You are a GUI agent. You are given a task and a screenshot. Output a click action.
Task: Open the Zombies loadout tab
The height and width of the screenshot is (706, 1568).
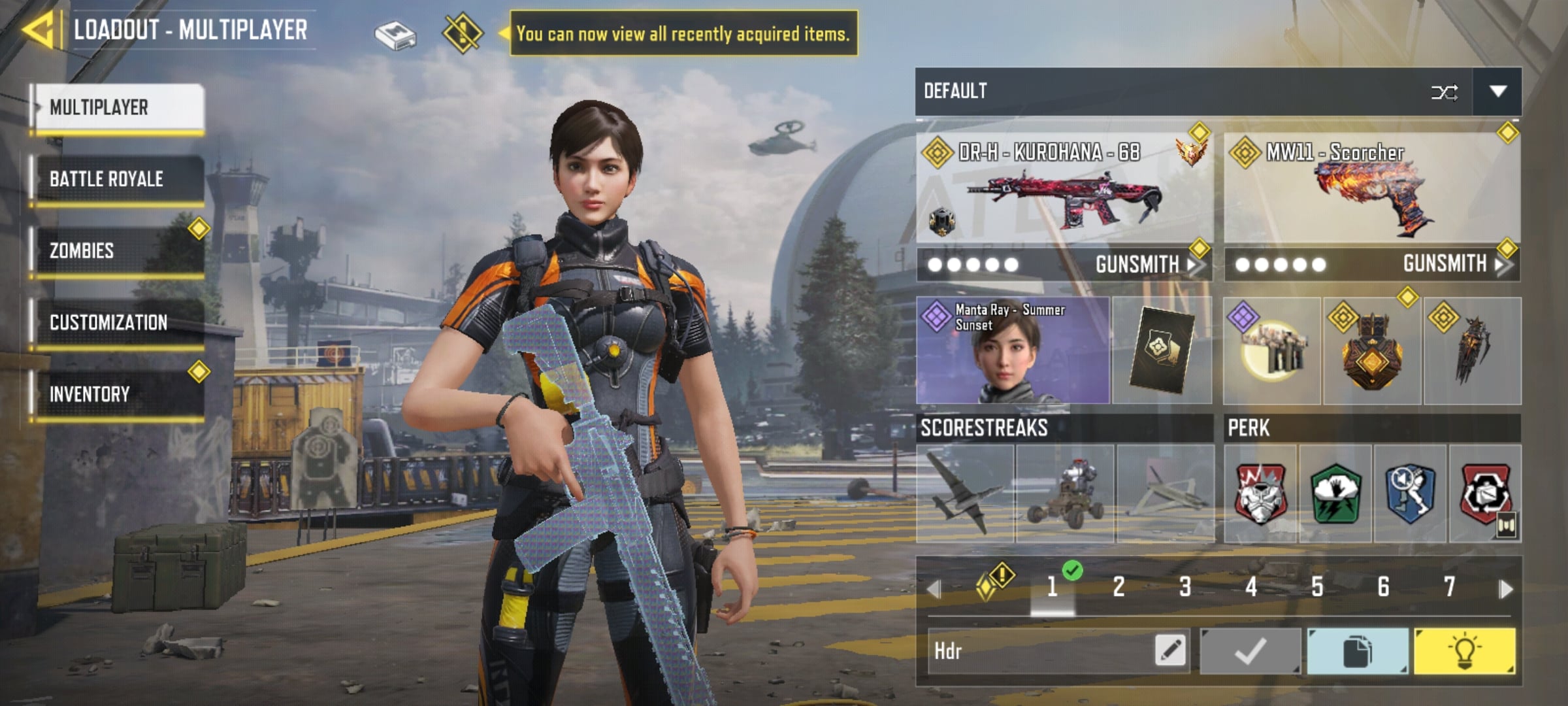coord(119,251)
